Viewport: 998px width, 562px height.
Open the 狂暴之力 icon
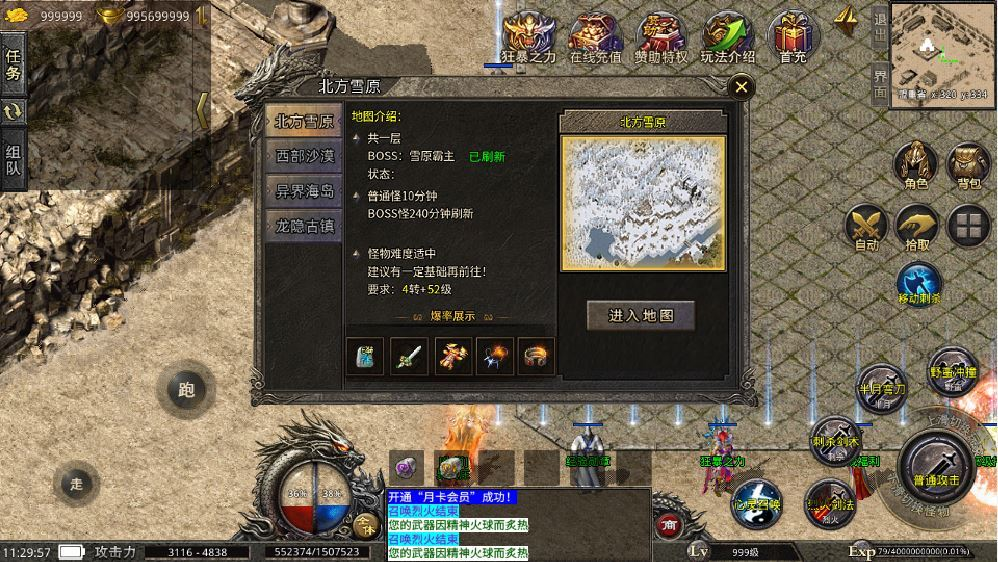point(528,36)
